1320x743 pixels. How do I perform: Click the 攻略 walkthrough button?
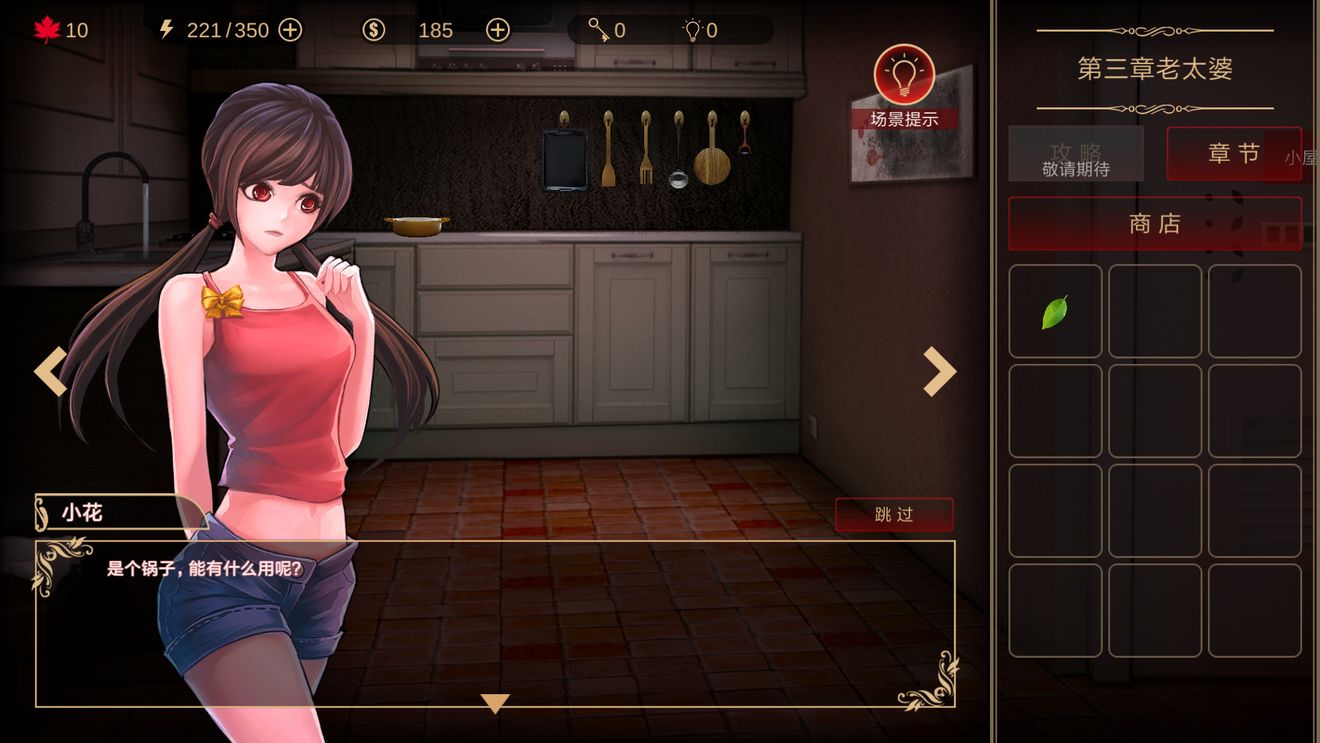[x=1076, y=154]
